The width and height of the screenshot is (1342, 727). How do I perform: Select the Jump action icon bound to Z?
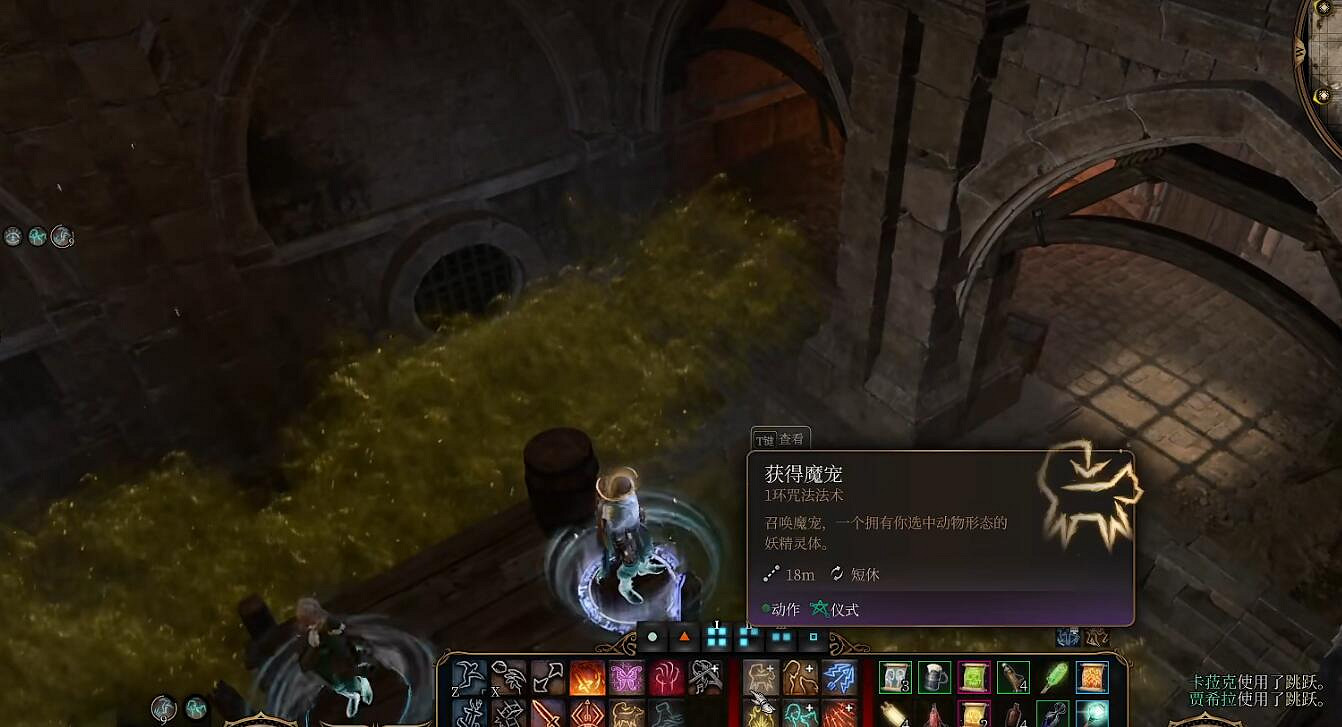468,676
